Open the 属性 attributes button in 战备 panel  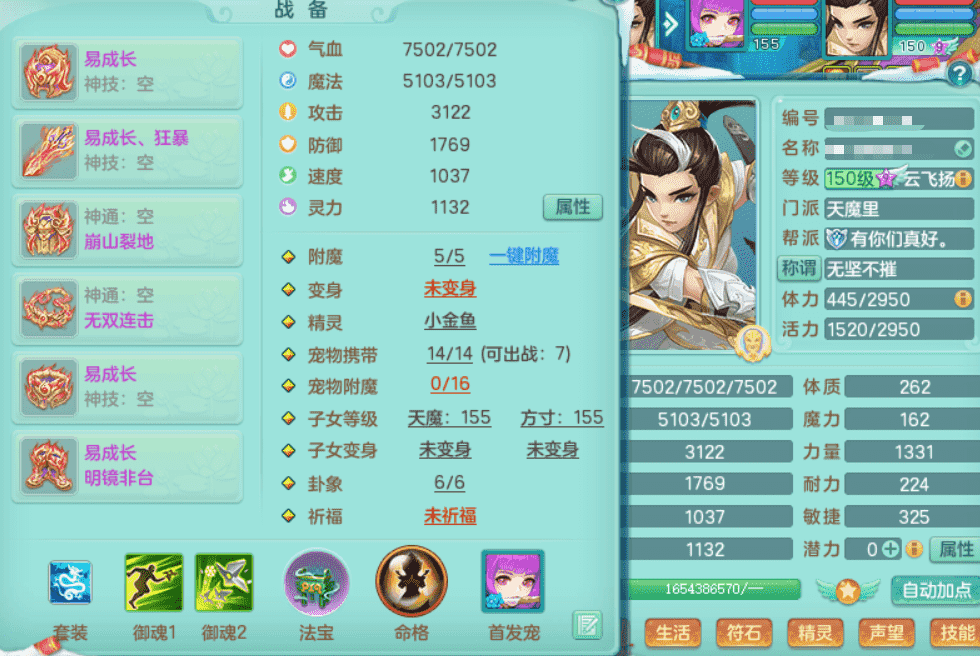pyautogui.click(x=573, y=207)
